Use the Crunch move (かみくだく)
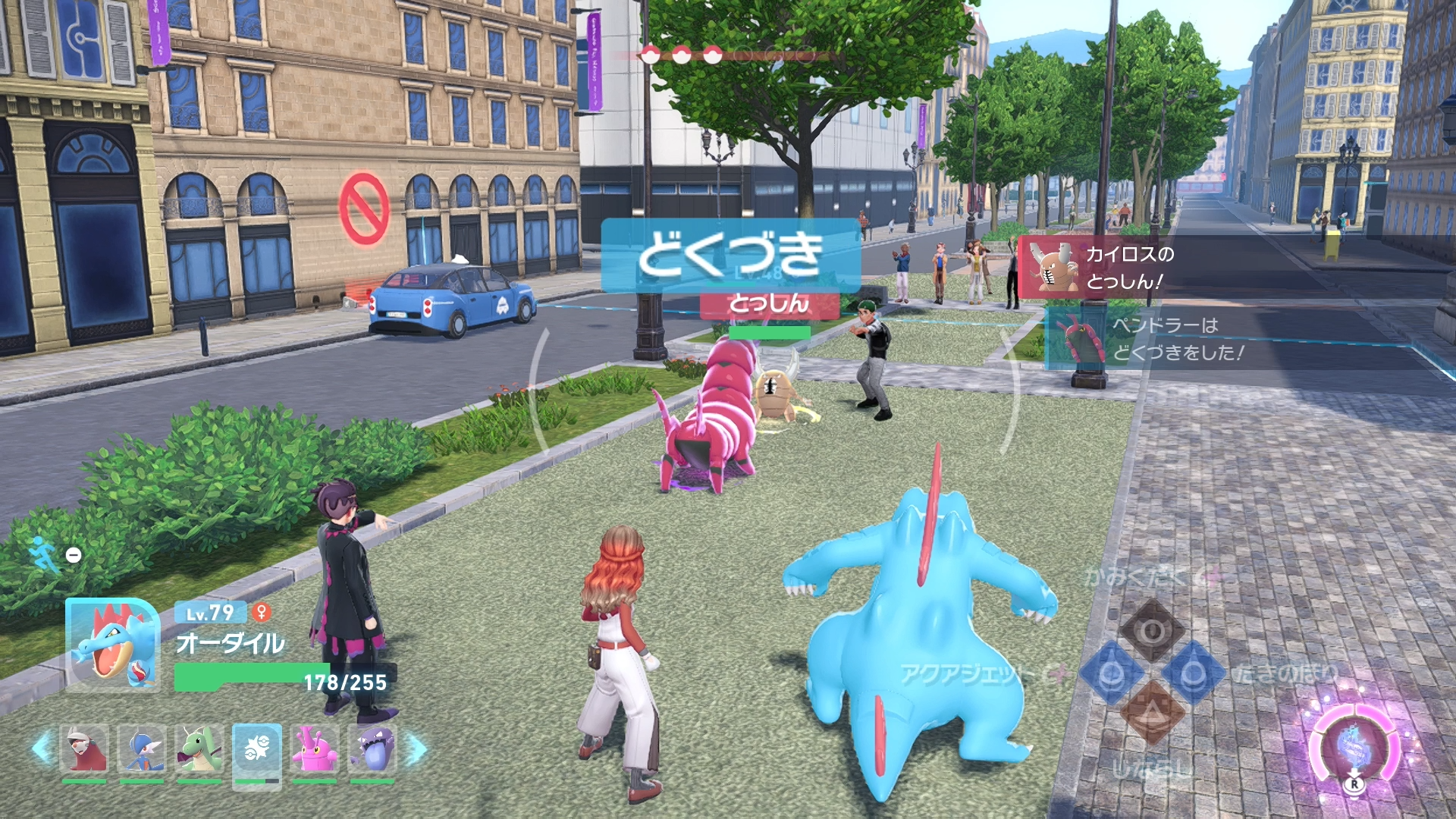This screenshot has height=819, width=1456. (1152, 630)
